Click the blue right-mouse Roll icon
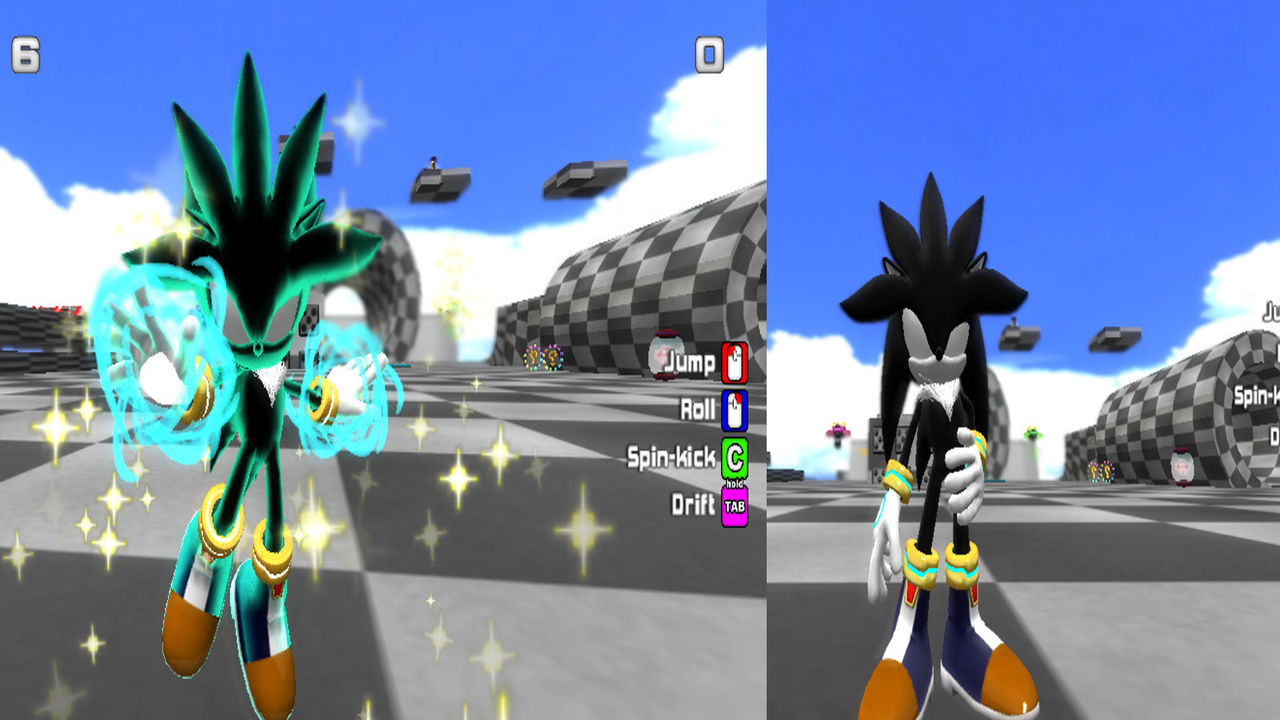 734,408
